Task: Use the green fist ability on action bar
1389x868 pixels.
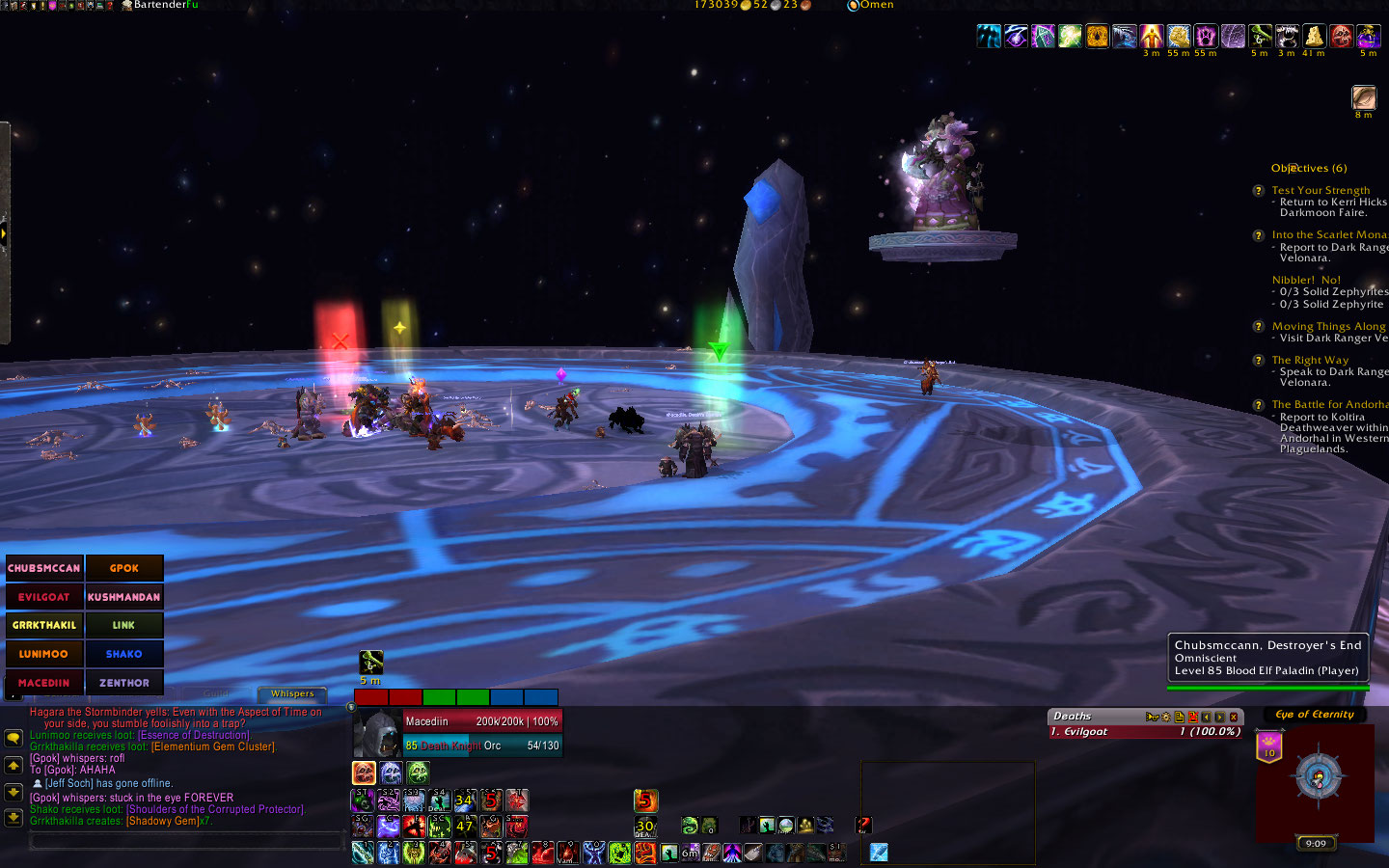Action: click(x=619, y=853)
